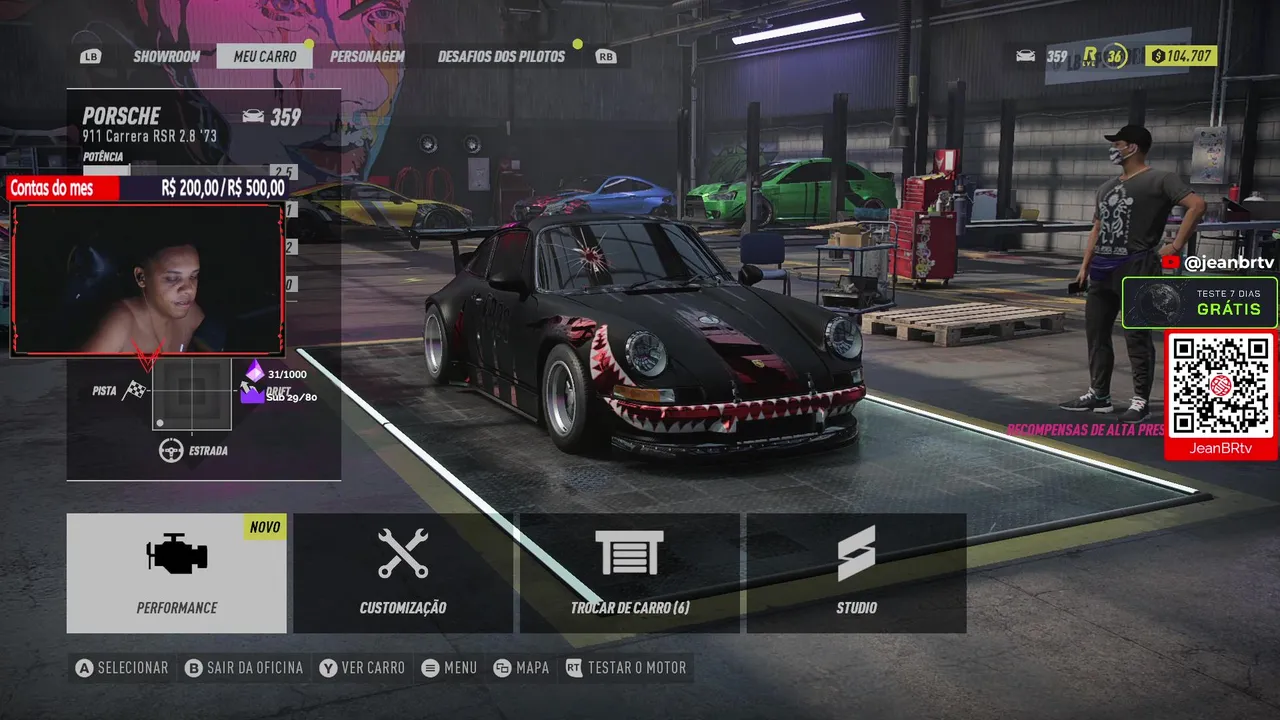Image resolution: width=1280 pixels, height=720 pixels.
Task: Click the Teste 7 Dias Grátis banner
Action: [1200, 303]
